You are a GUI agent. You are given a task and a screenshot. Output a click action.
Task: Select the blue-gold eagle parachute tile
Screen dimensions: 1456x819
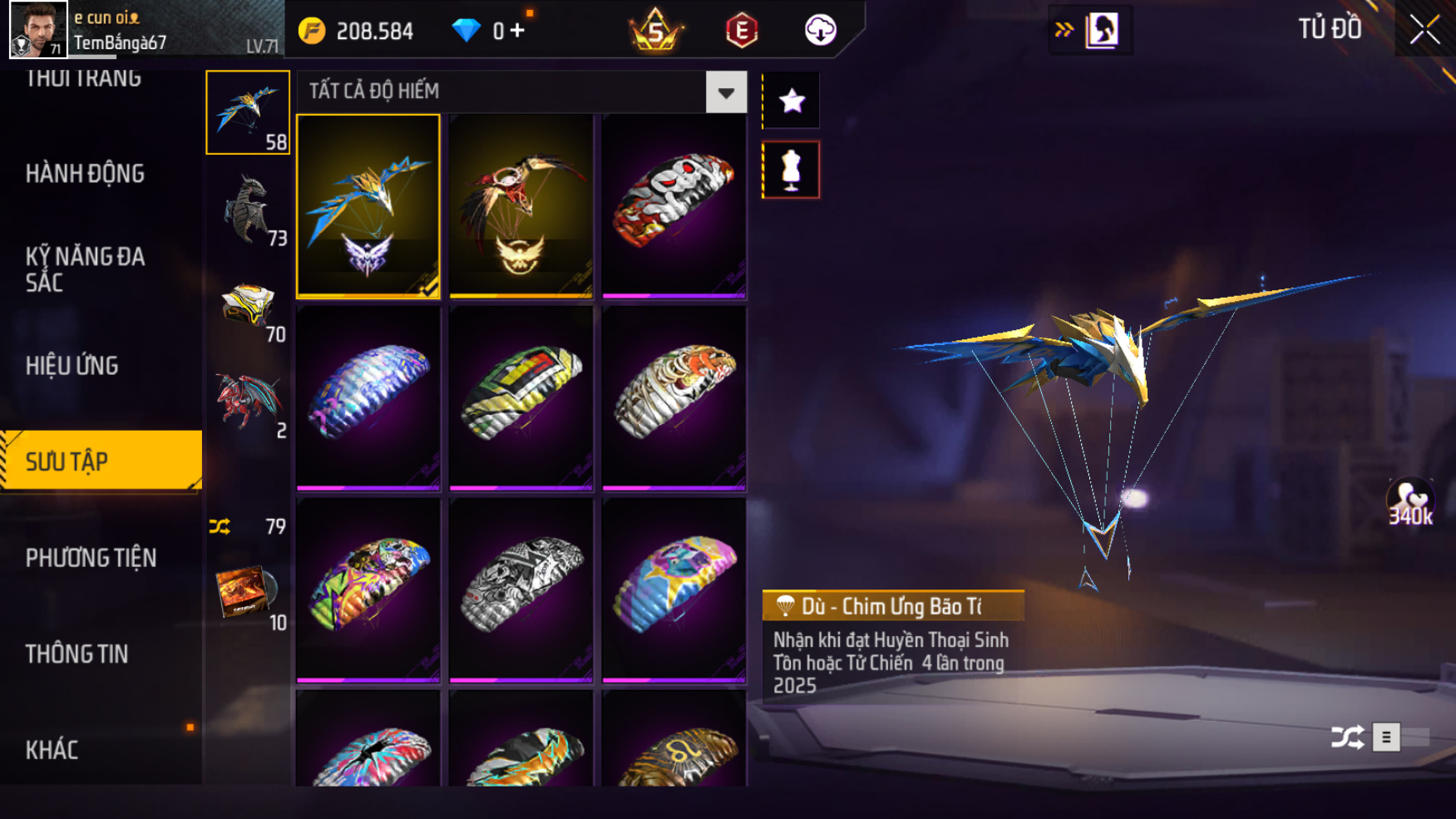[368, 205]
